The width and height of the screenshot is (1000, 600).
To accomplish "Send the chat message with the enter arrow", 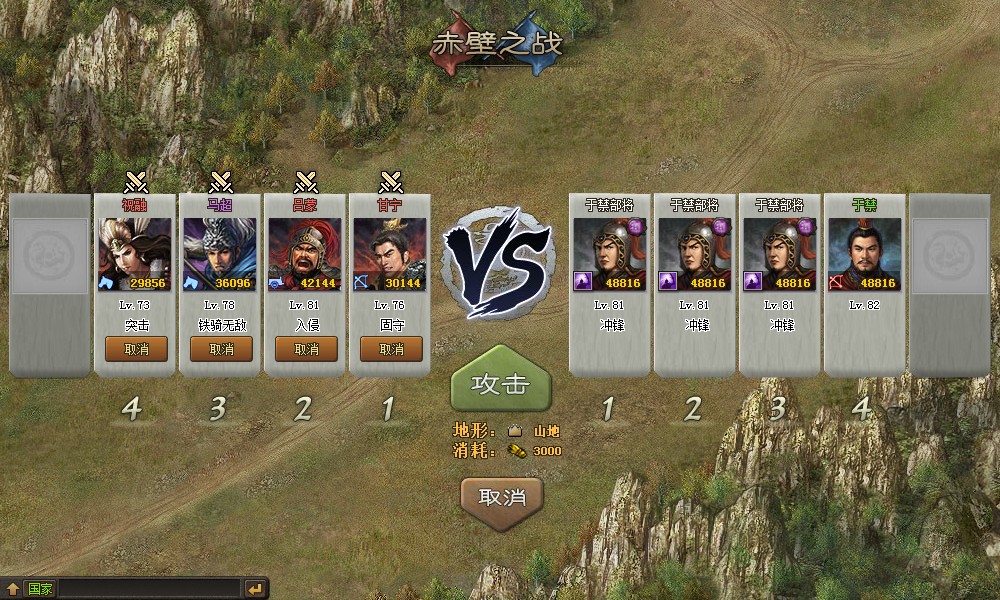I will click(256, 589).
